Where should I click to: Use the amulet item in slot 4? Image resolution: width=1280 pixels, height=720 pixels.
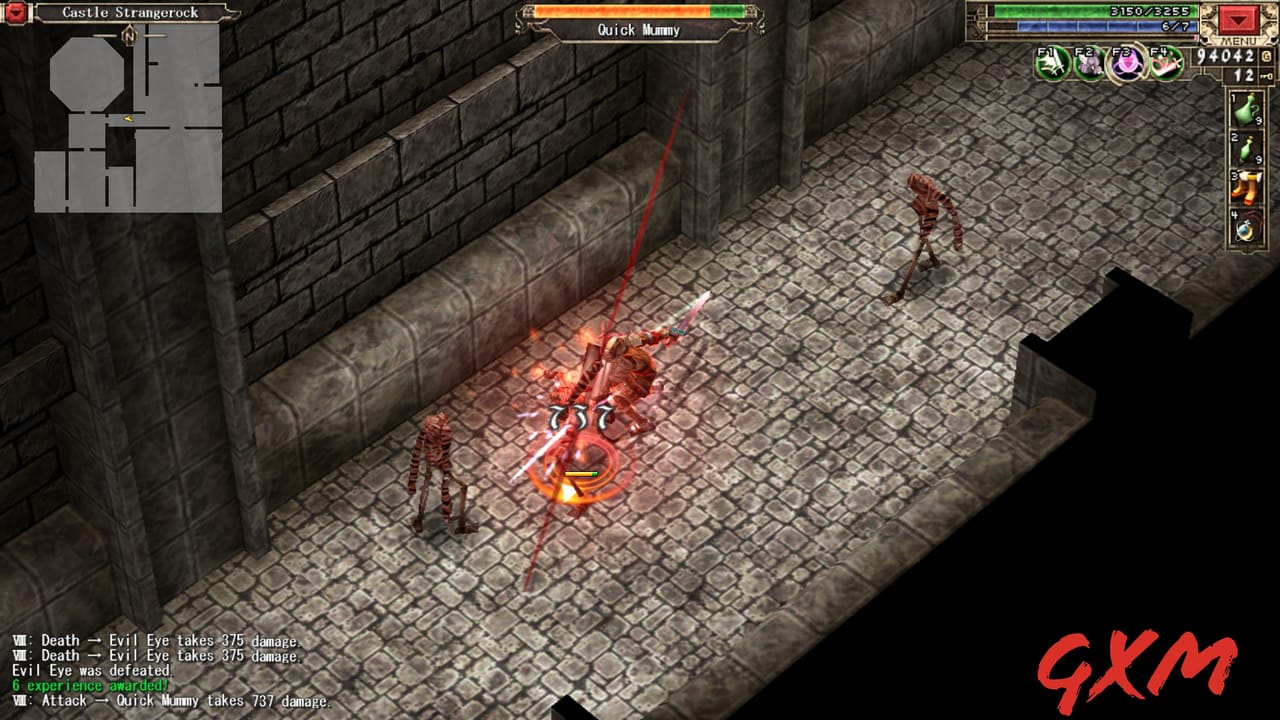pos(1245,226)
